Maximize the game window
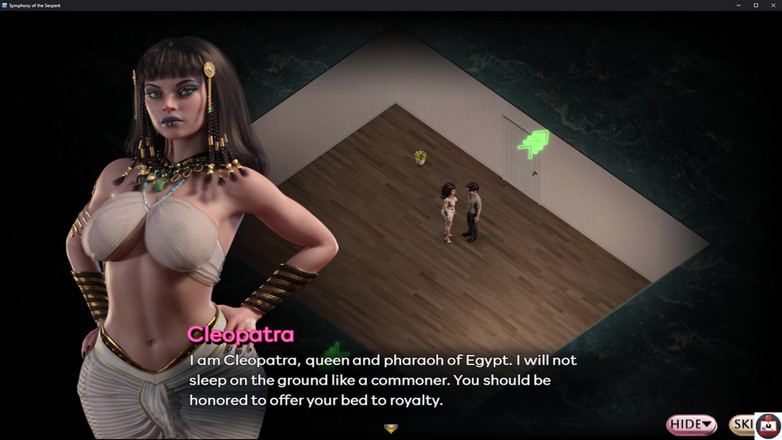This screenshot has width=782, height=440. (755, 5)
